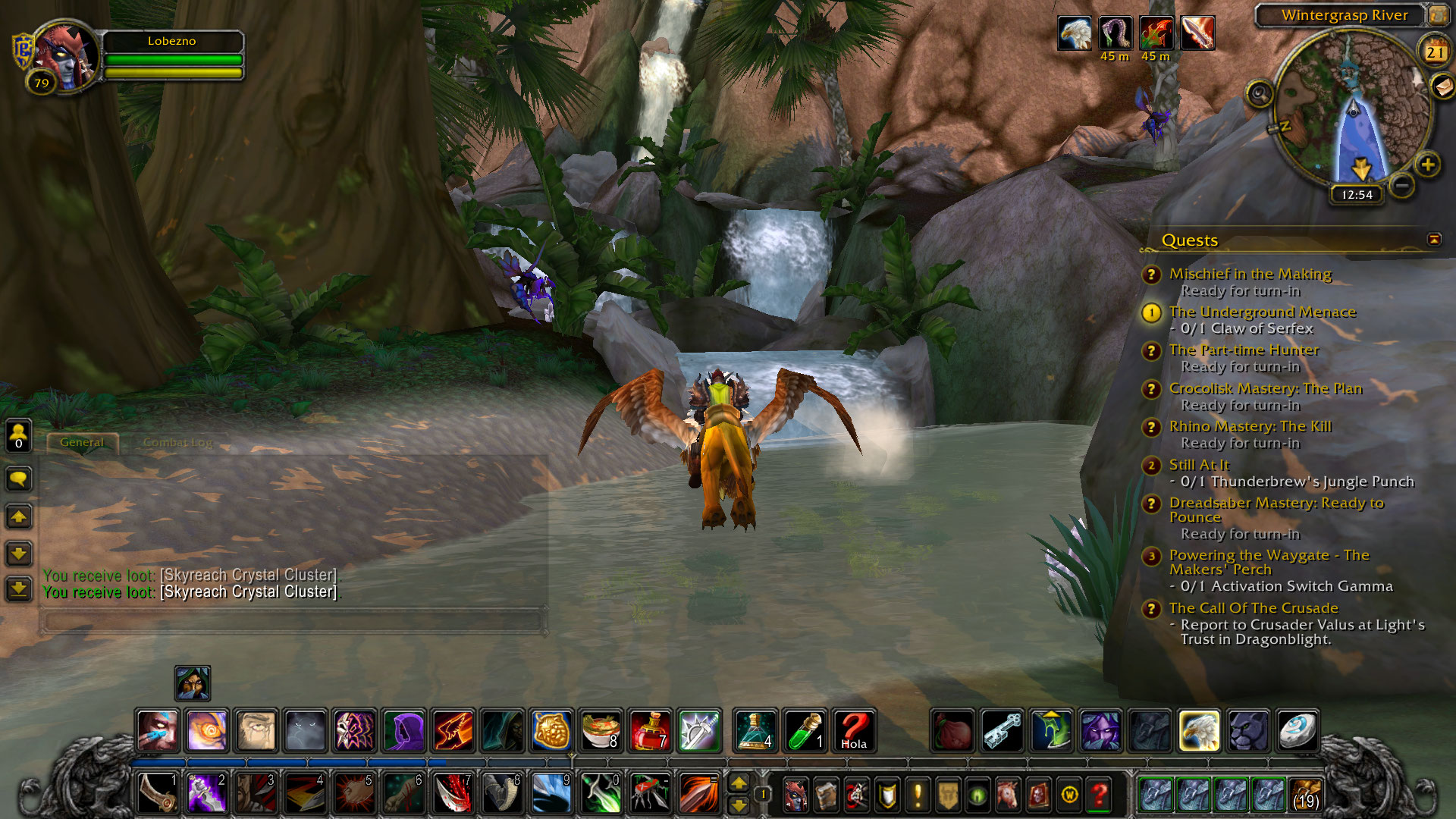1456x819 pixels.
Task: Open the world map button beside Wintergrasp River
Action: (x=1437, y=15)
